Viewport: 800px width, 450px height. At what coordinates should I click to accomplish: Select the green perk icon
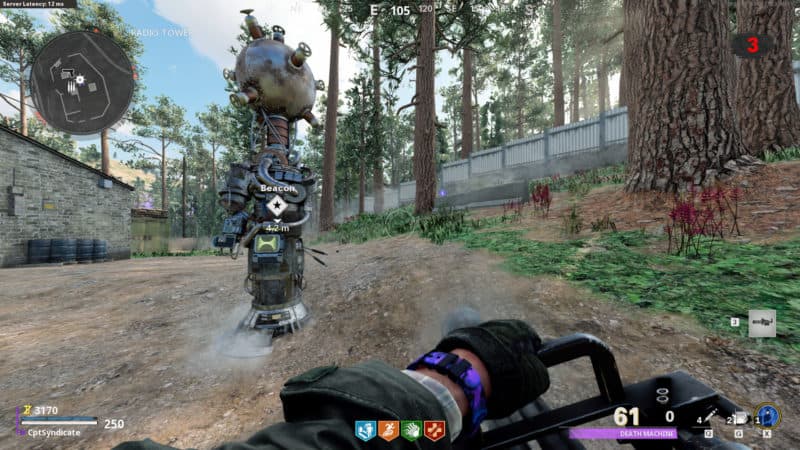pyautogui.click(x=411, y=431)
